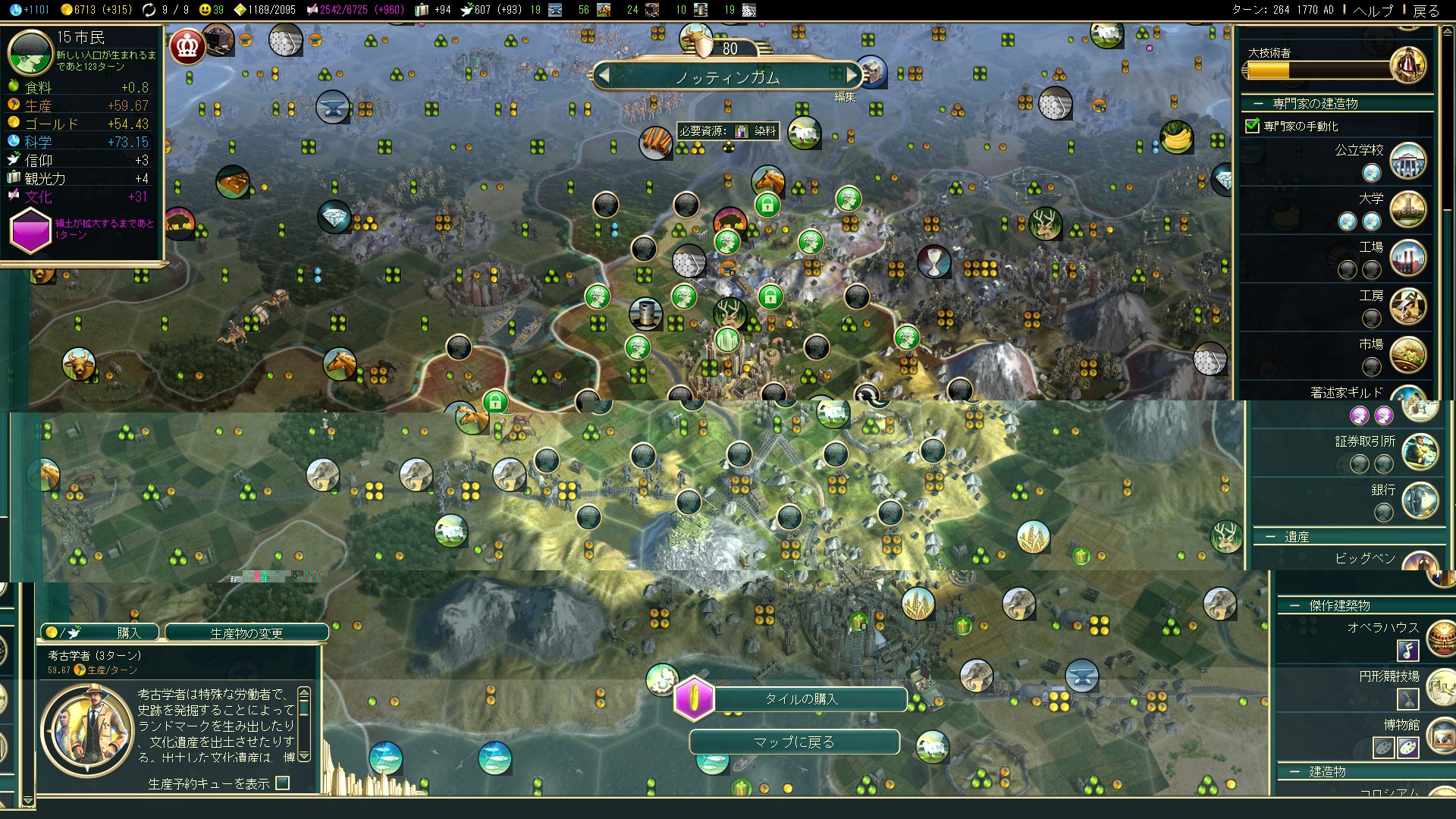Toggle the 専門家の手動化 checkbox
Viewport: 1456px width, 819px height.
pos(1253,126)
